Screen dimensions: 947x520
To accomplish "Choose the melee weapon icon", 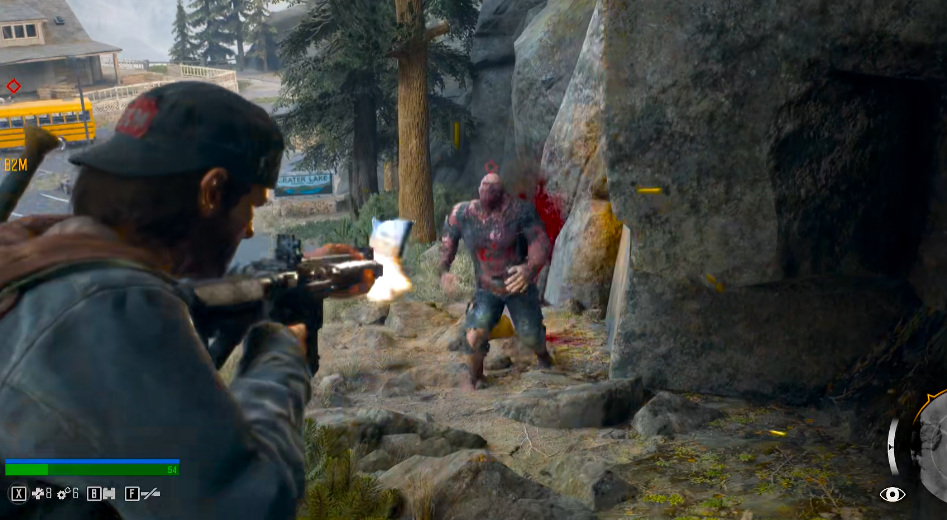I will (151, 493).
